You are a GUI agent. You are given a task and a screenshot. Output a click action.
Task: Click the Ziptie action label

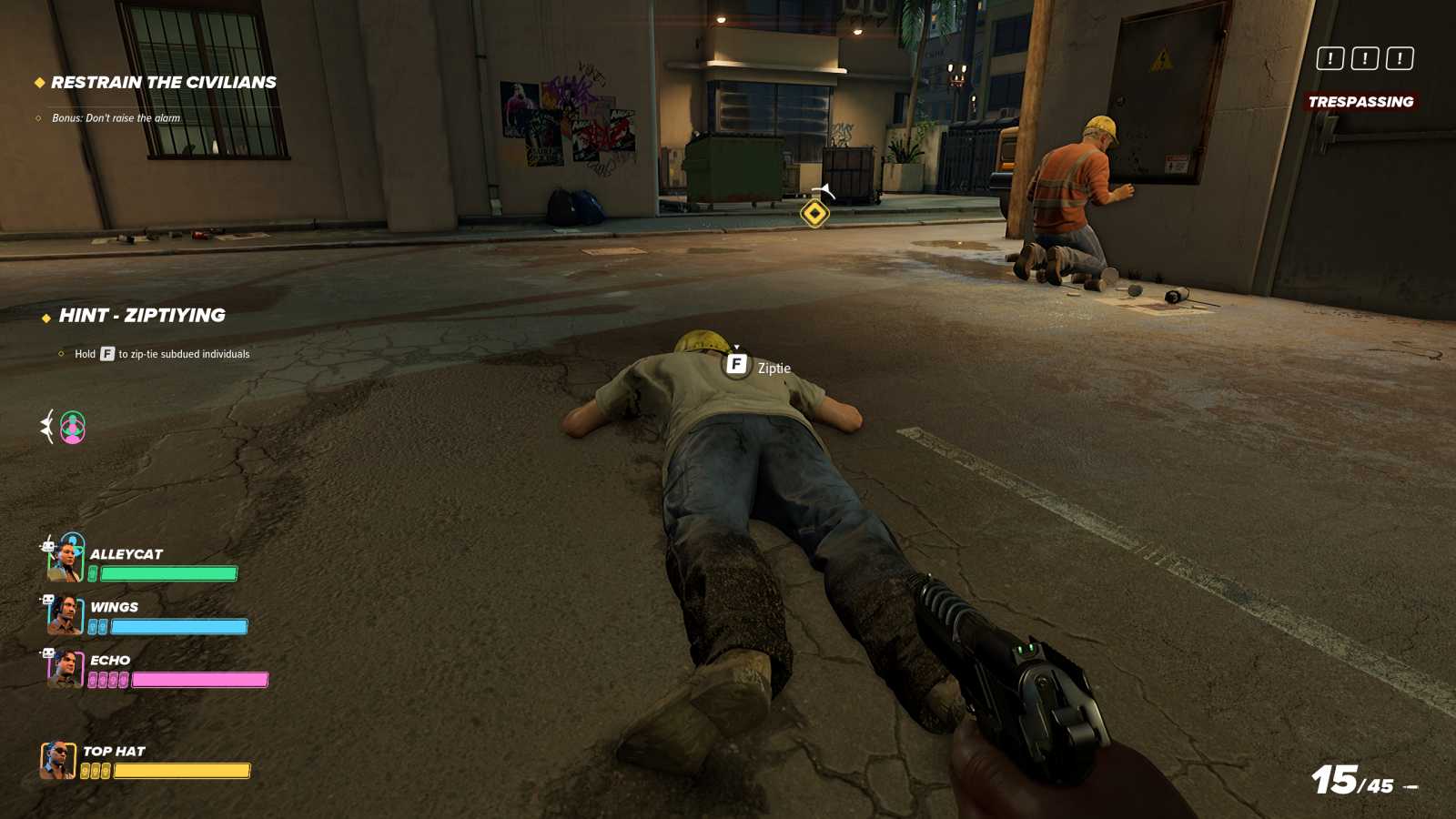tap(773, 369)
